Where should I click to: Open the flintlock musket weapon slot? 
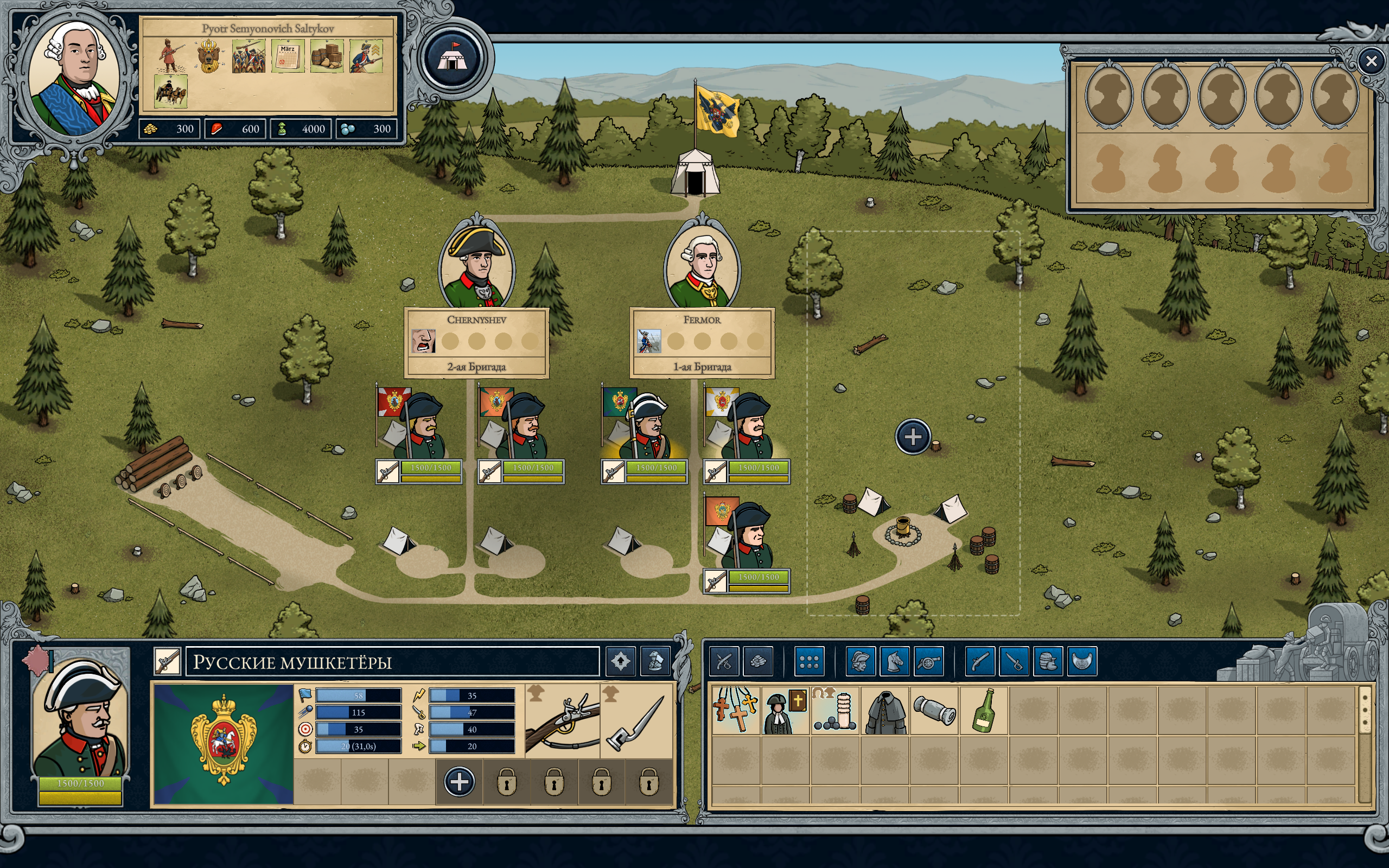(562, 720)
